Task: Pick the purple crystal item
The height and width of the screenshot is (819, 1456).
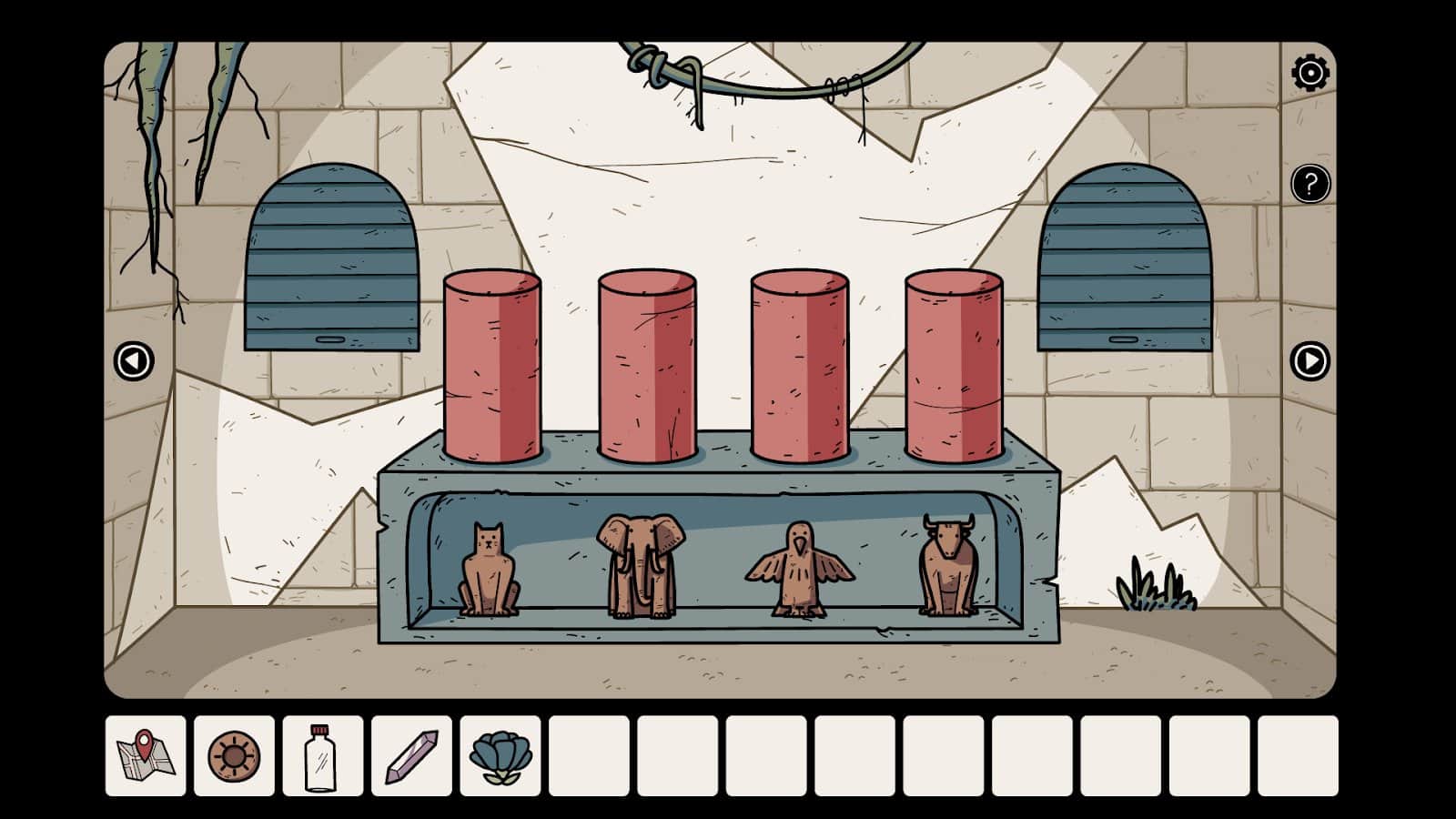Action: [411, 756]
